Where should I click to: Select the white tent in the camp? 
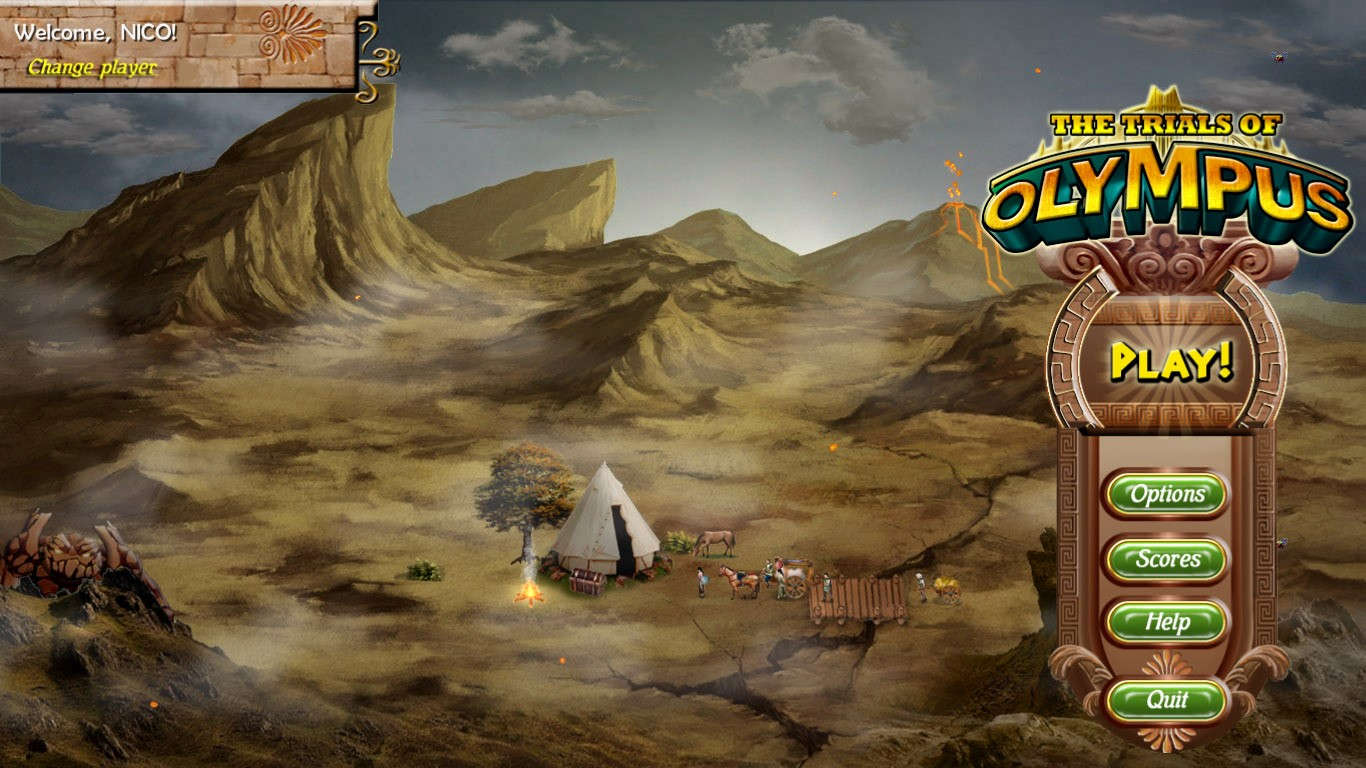607,521
